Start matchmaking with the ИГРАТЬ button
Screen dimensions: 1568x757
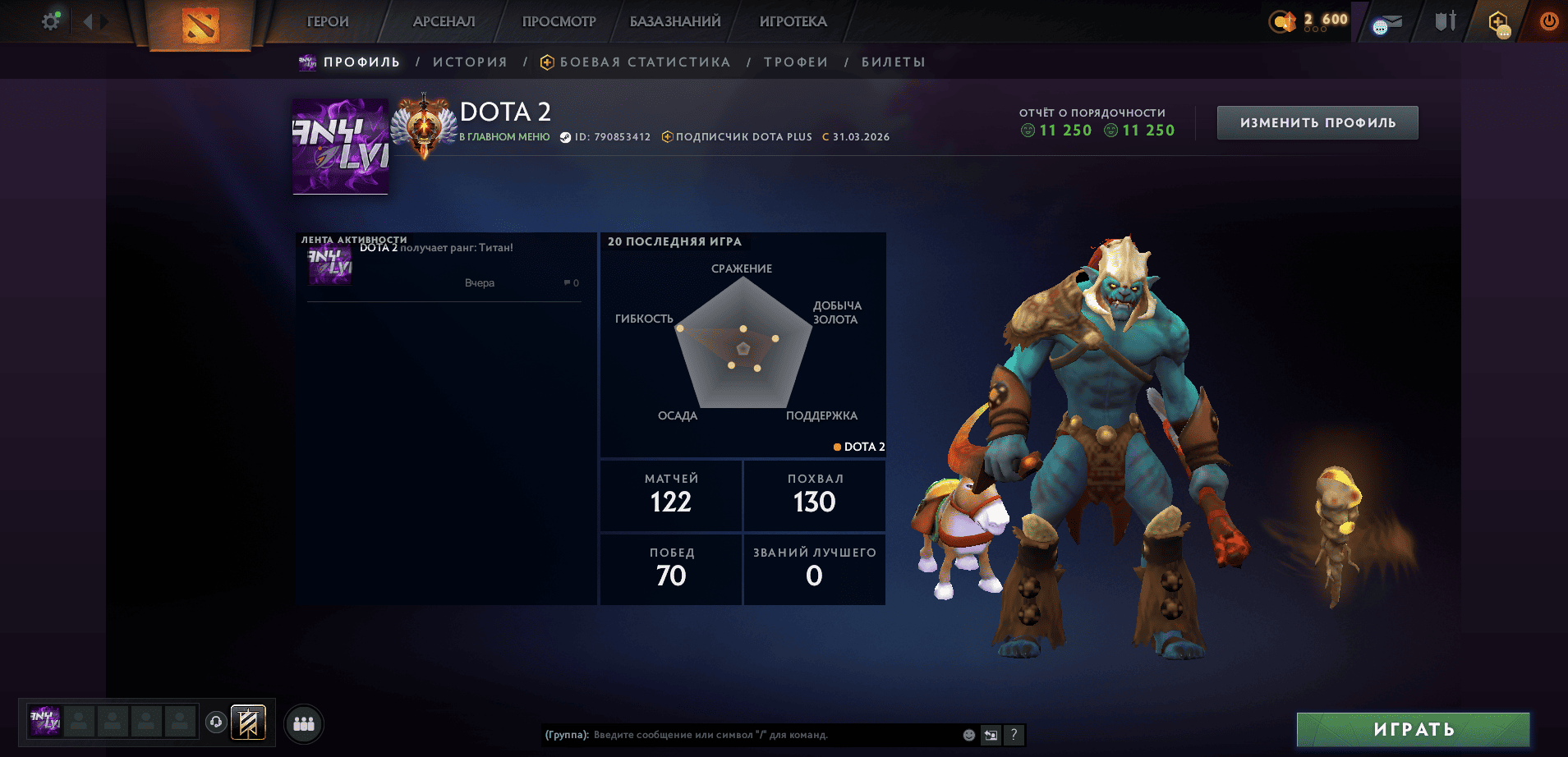point(1413,729)
